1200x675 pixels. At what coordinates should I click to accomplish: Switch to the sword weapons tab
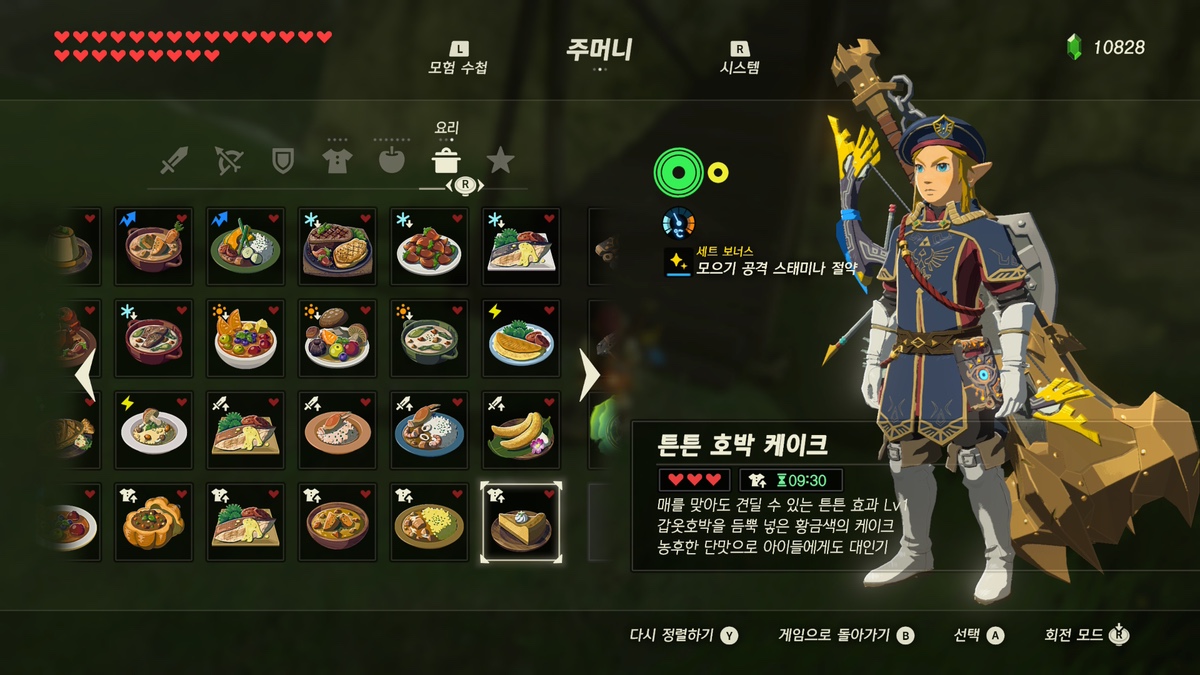click(x=174, y=160)
